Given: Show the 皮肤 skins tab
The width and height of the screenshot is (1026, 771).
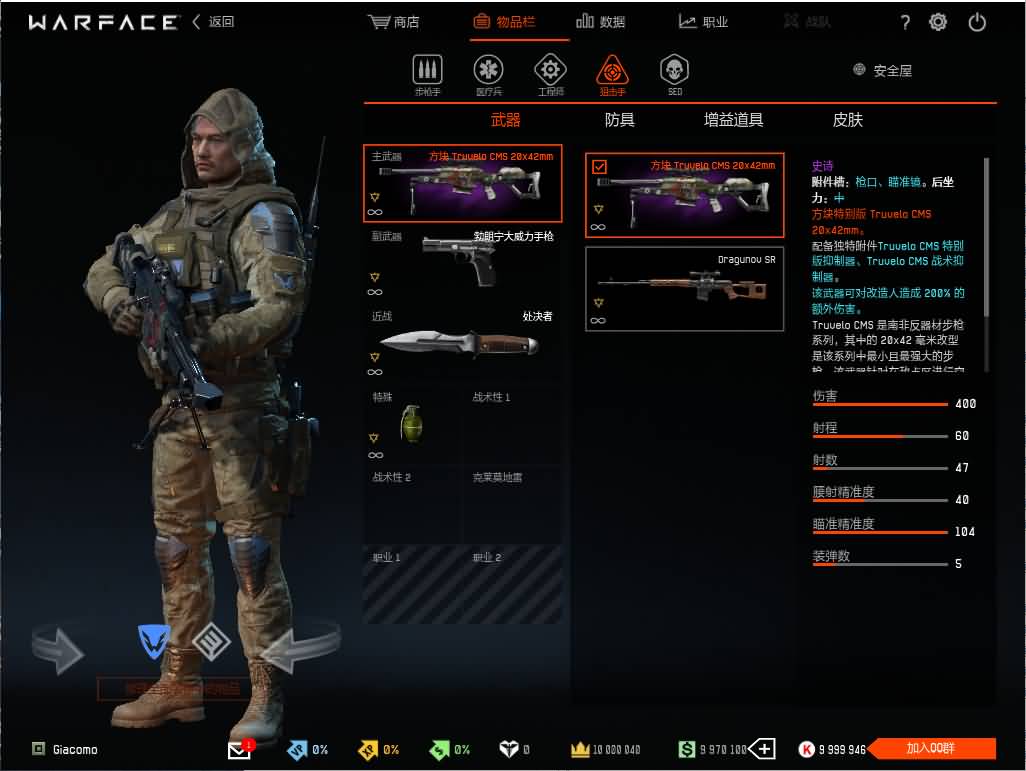Looking at the screenshot, I should (x=847, y=120).
